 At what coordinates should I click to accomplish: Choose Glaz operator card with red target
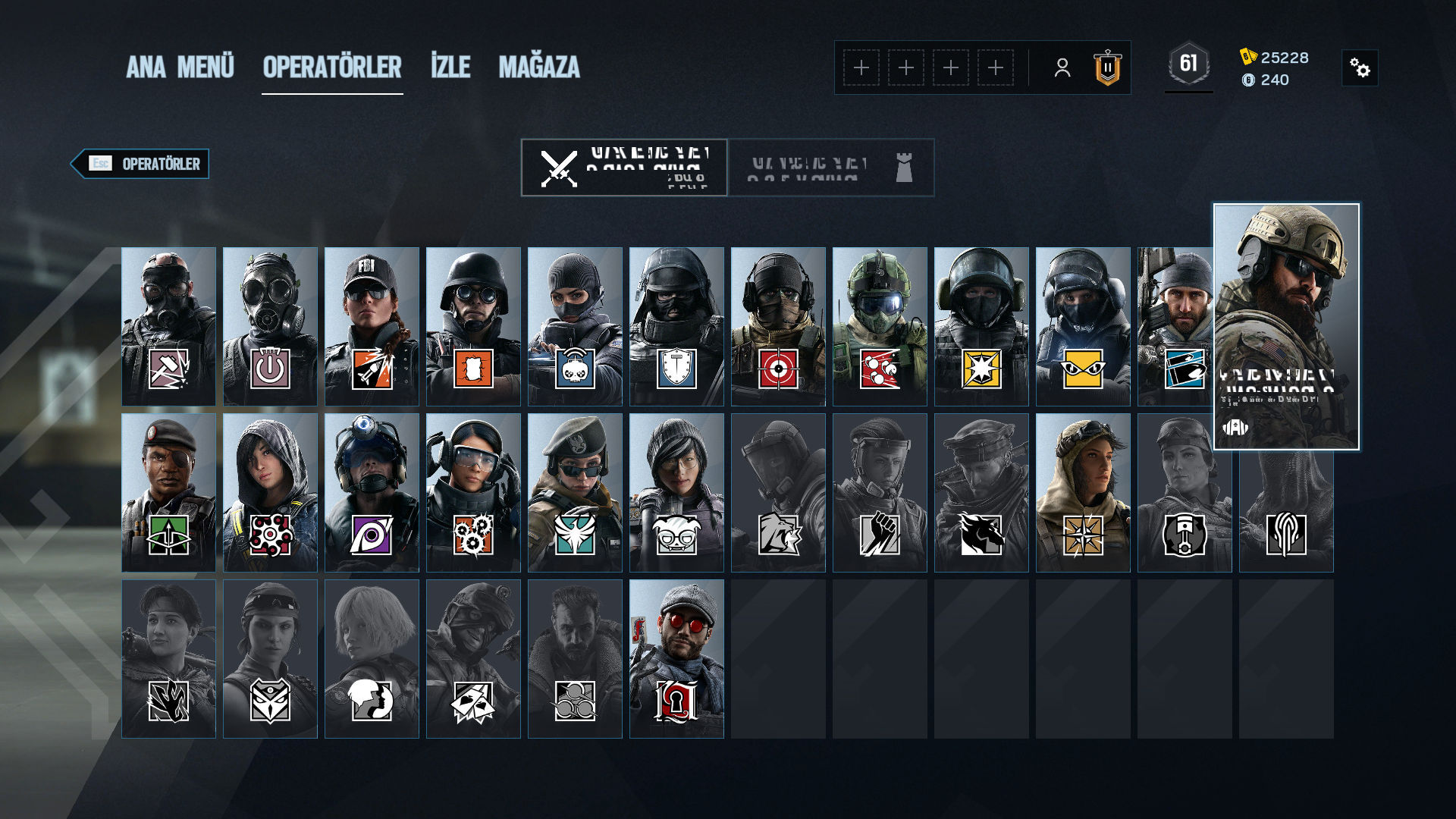[x=778, y=326]
